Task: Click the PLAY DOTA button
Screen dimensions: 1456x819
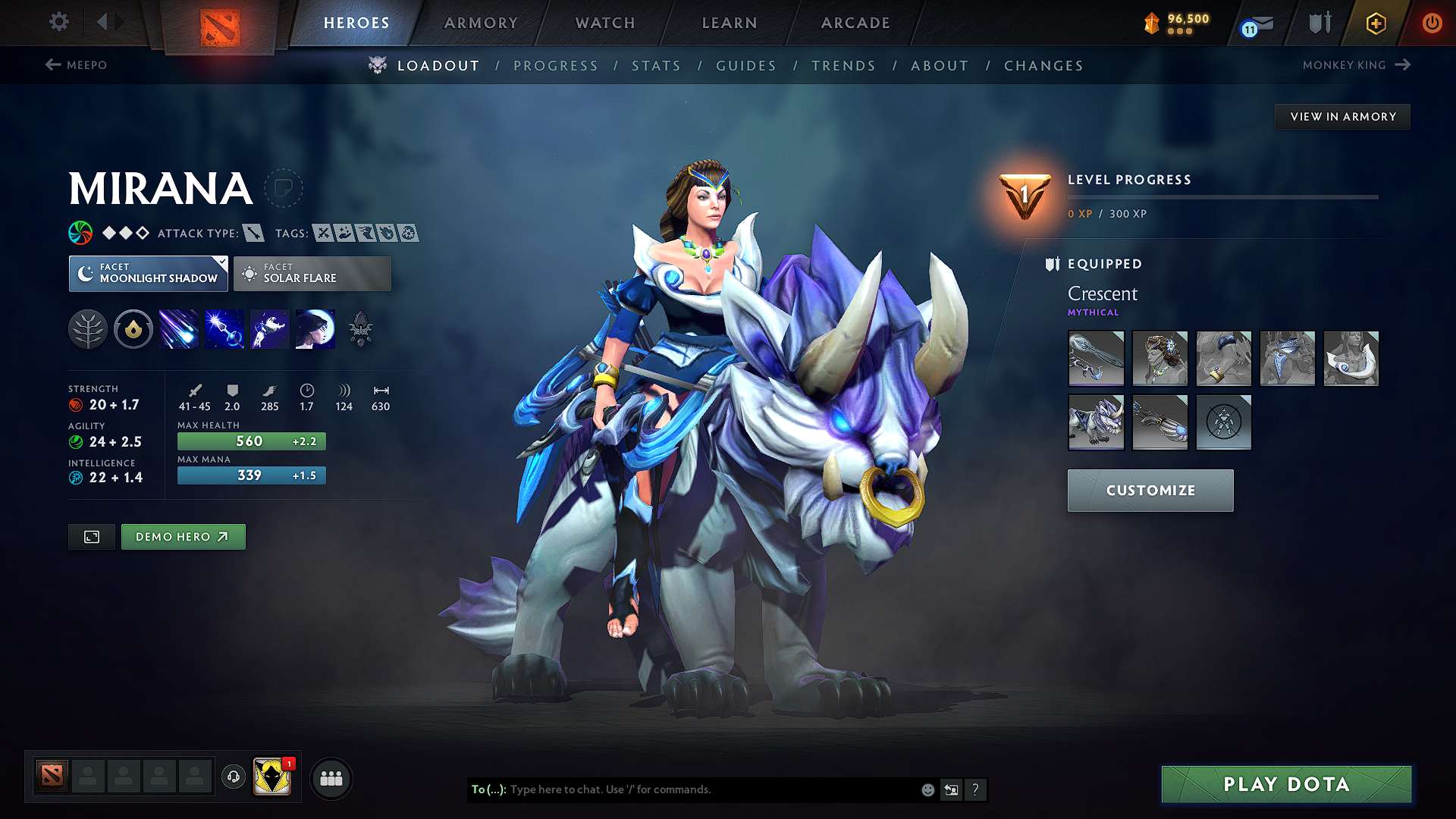Action: (x=1285, y=784)
